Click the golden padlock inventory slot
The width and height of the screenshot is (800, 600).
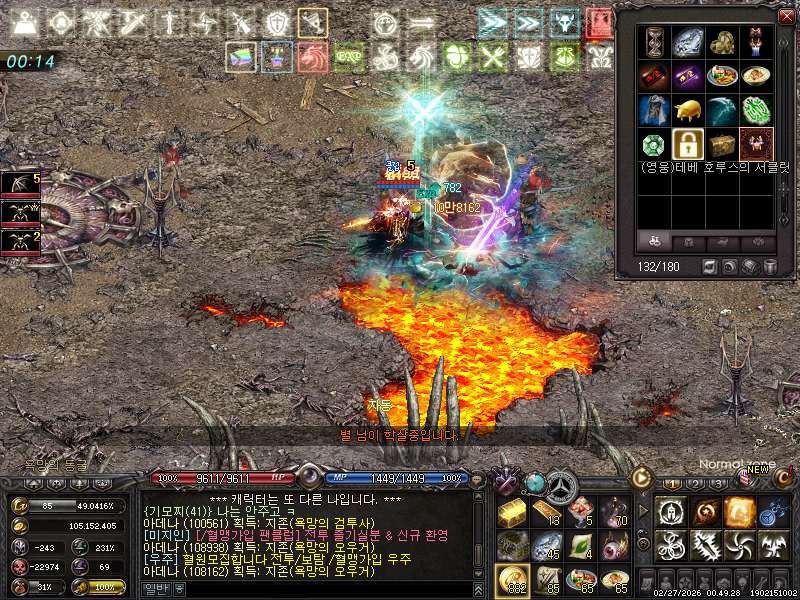point(688,144)
